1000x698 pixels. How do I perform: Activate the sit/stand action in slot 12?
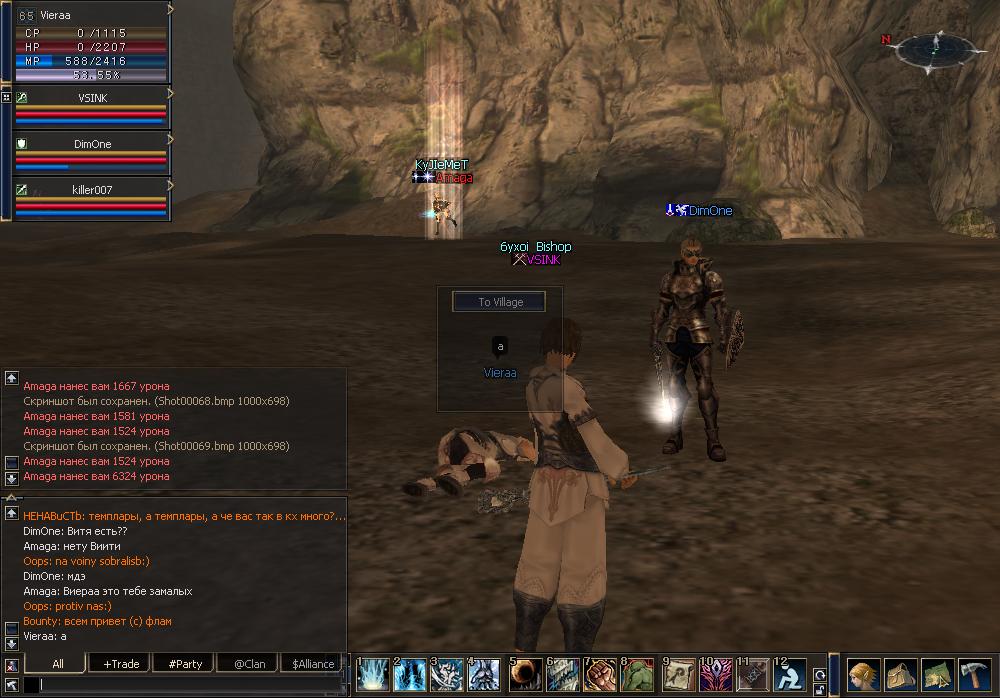(790, 675)
